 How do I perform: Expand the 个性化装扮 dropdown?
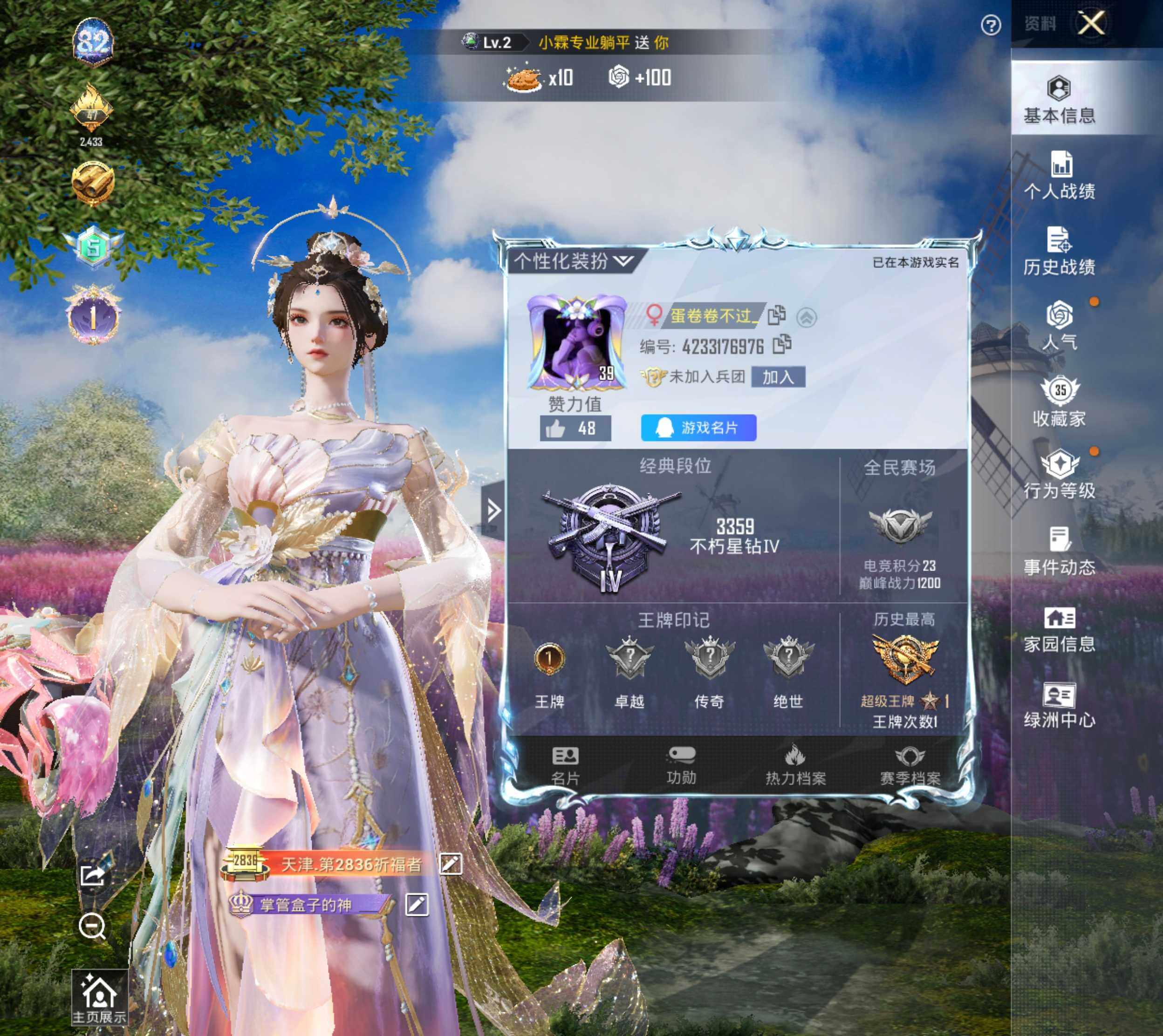(574, 261)
